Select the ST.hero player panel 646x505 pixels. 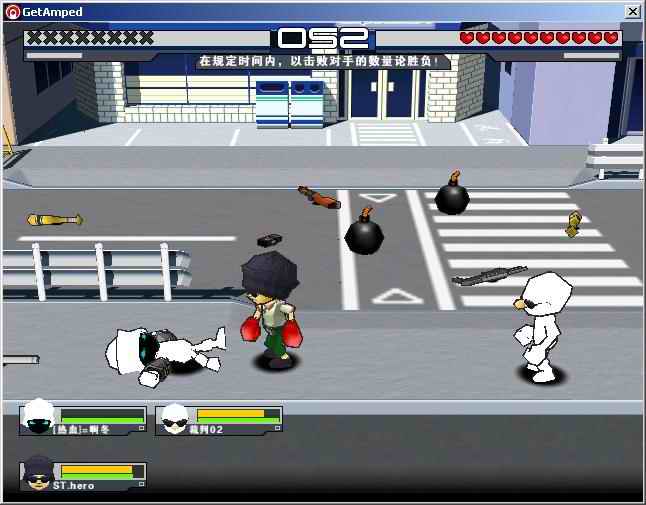coord(84,475)
